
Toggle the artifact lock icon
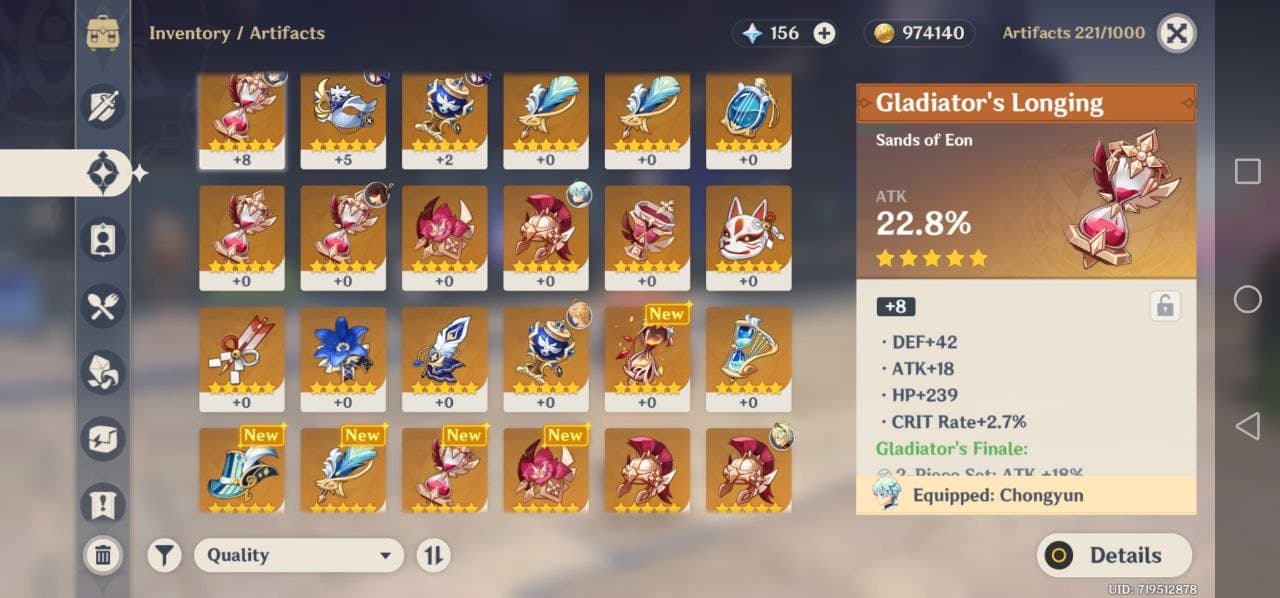click(1164, 306)
